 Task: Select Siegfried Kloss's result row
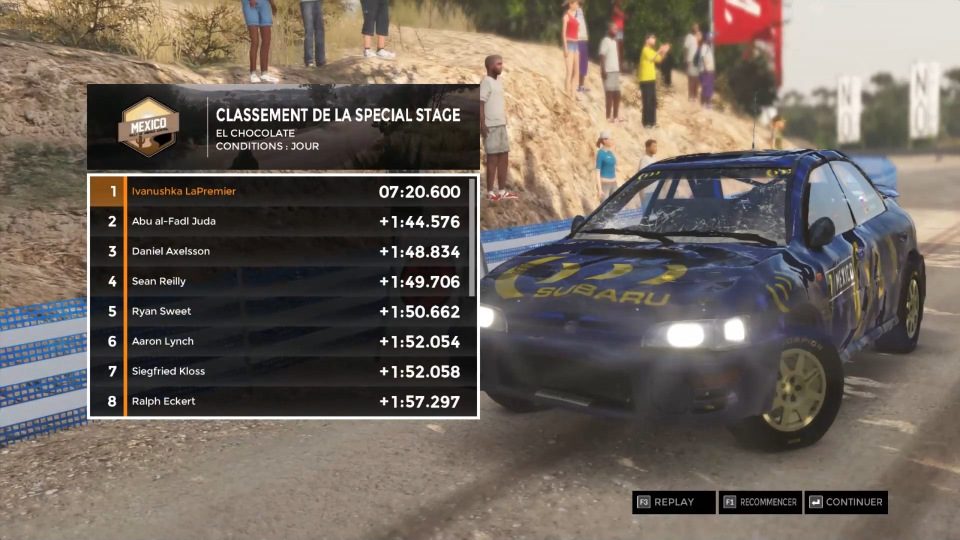click(280, 371)
